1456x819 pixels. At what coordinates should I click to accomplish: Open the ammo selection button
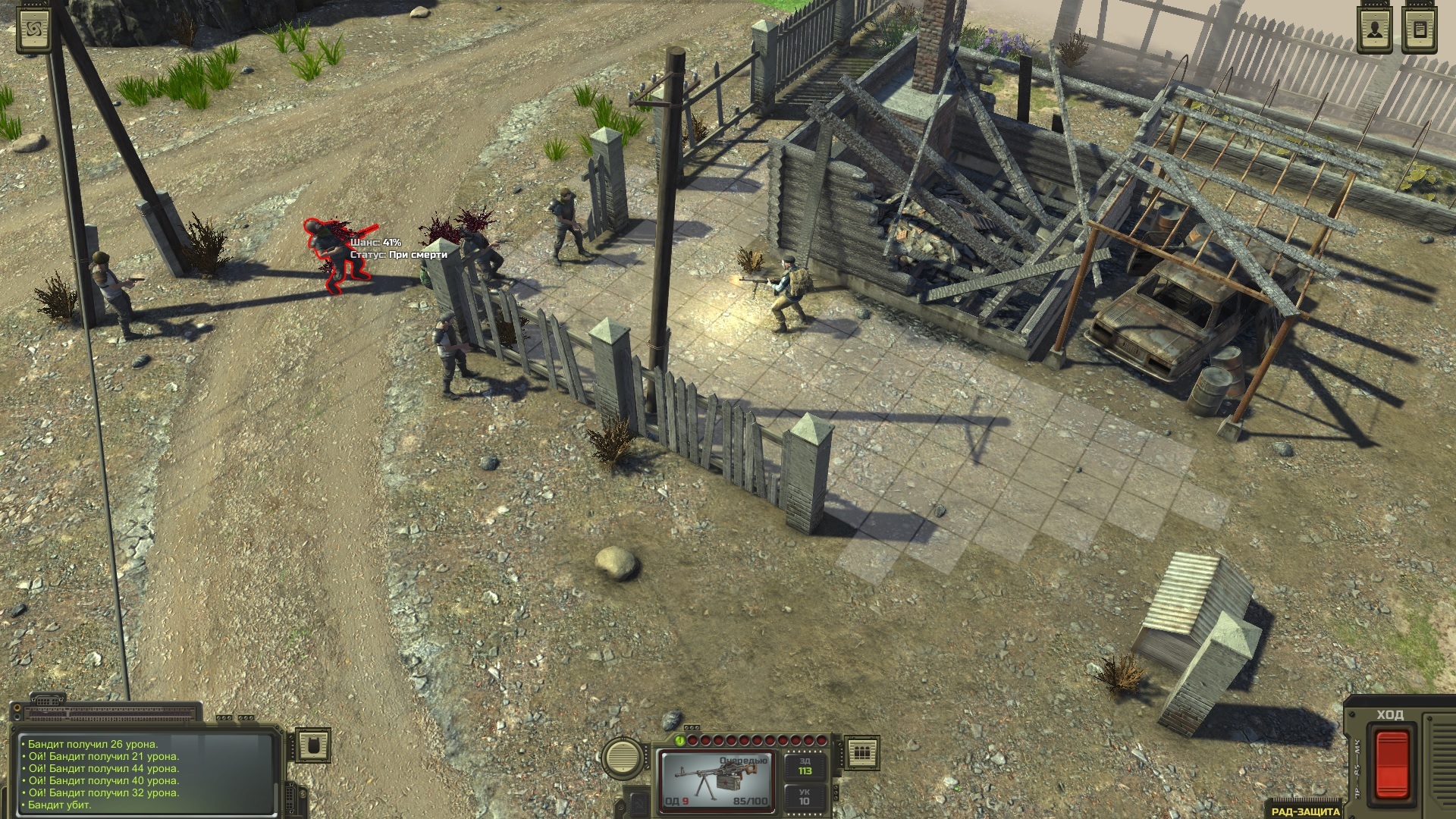(x=861, y=752)
